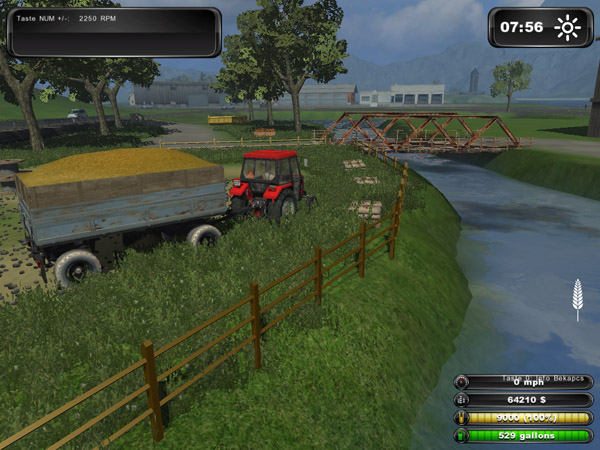Click the green fuel pump icon
Image resolution: width=600 pixels, height=450 pixels.
pos(461,435)
